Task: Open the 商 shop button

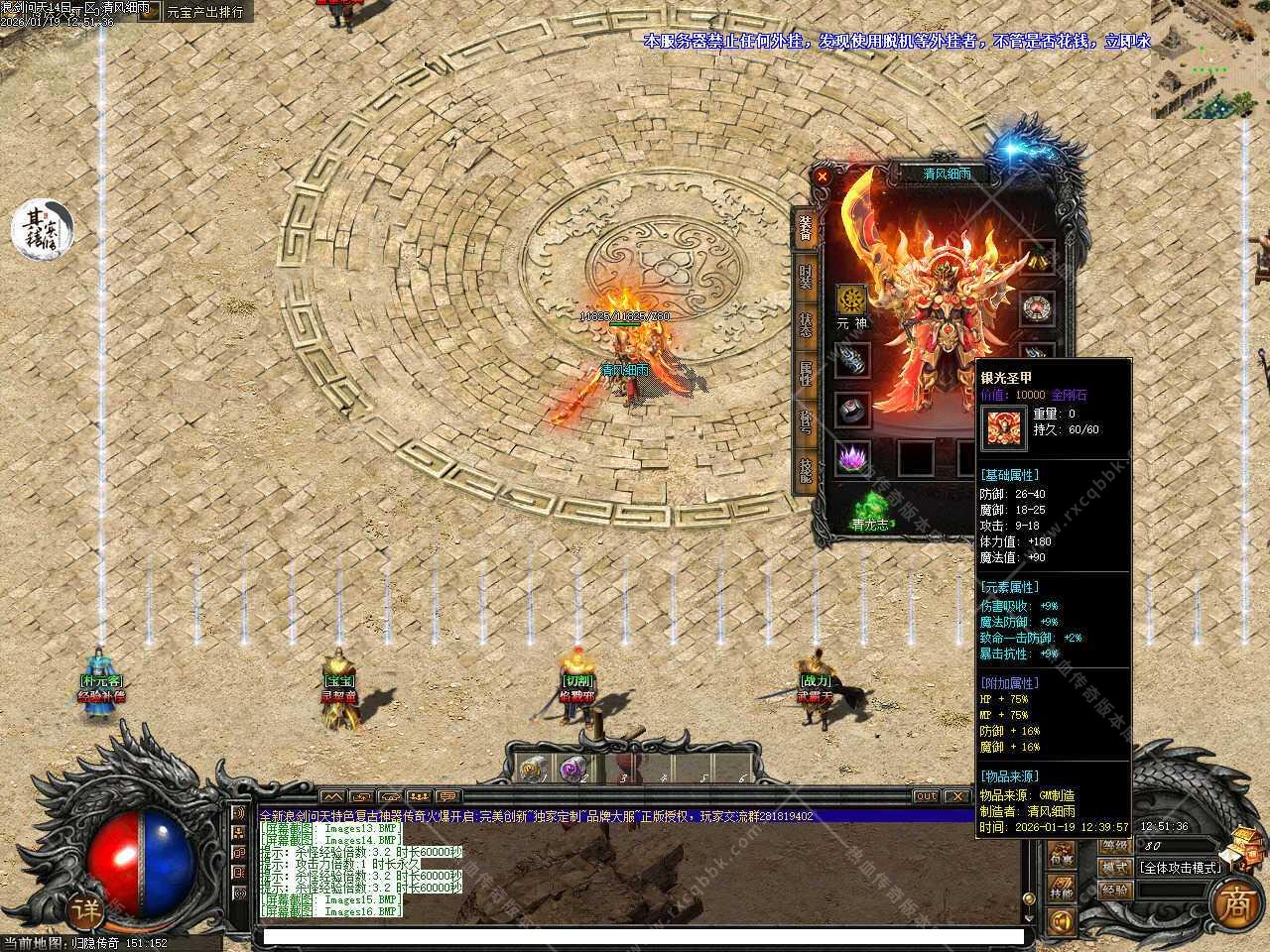Action: 1234,901
